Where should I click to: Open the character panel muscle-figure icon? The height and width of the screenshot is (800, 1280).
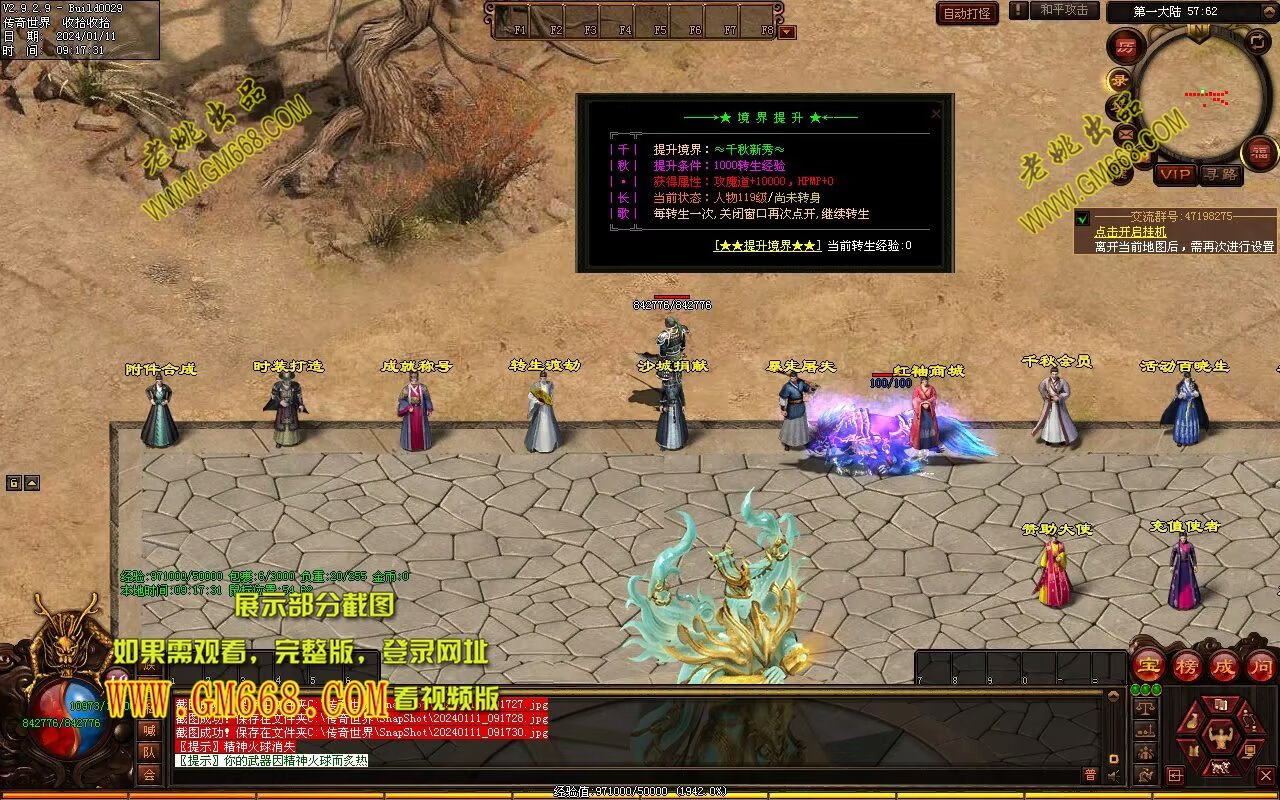click(x=1220, y=738)
